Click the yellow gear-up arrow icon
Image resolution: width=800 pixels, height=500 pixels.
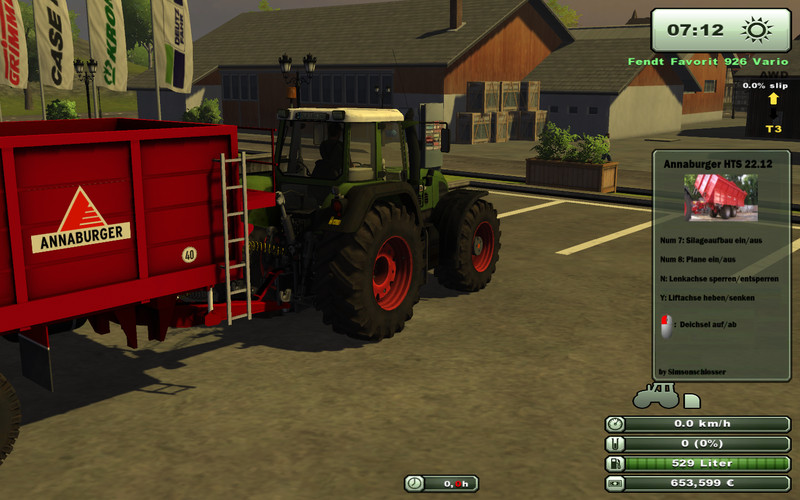coord(773,99)
